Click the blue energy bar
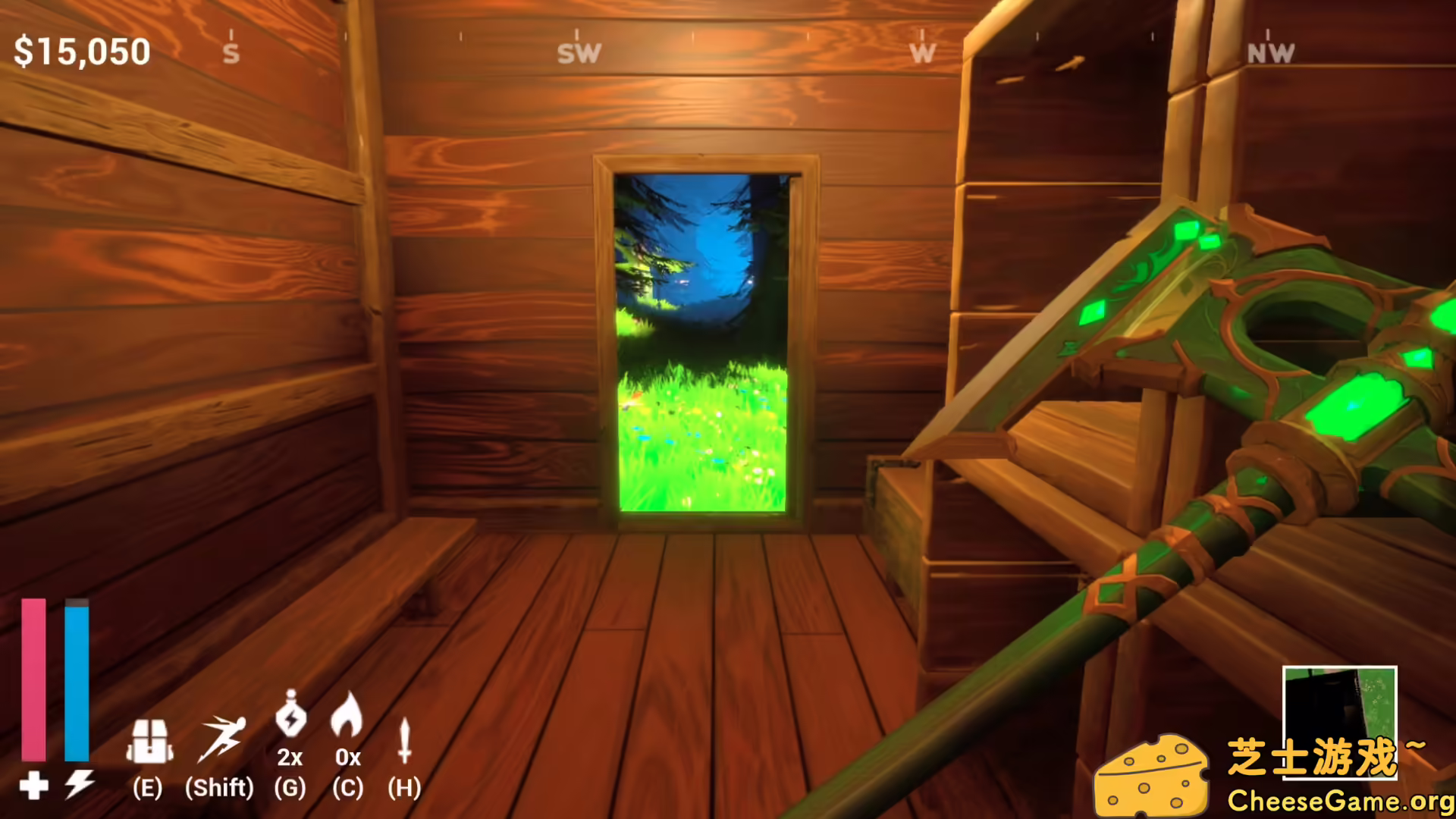 point(76,682)
